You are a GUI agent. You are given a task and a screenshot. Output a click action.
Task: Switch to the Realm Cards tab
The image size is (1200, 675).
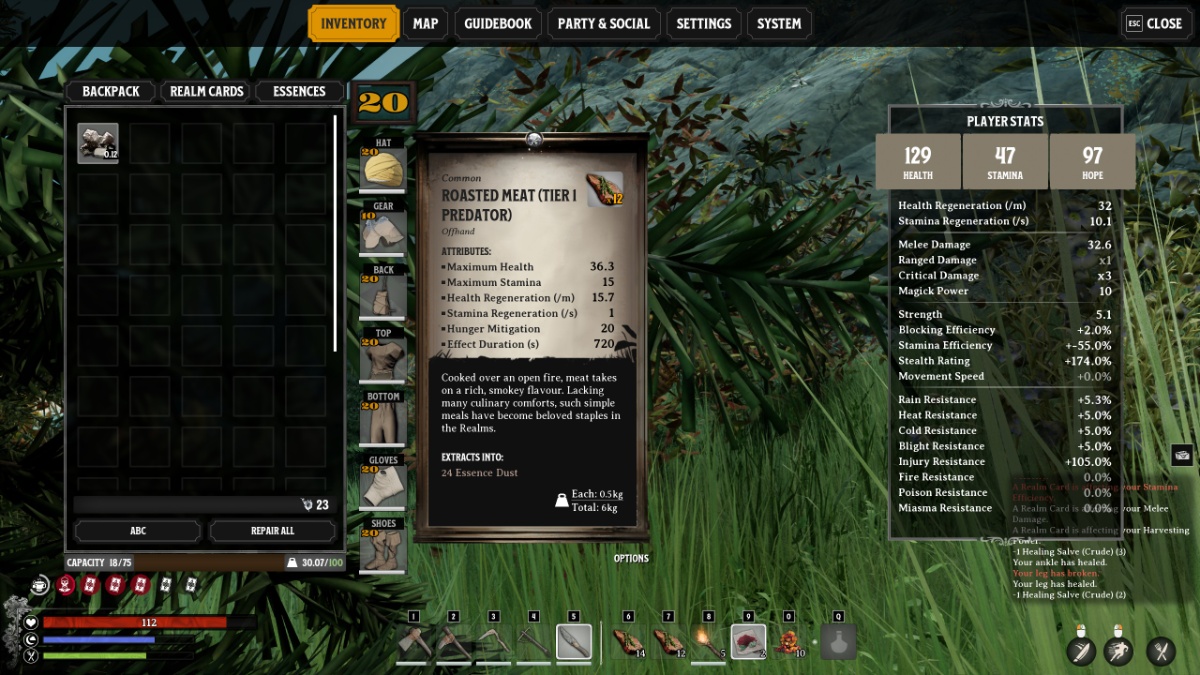click(x=207, y=91)
